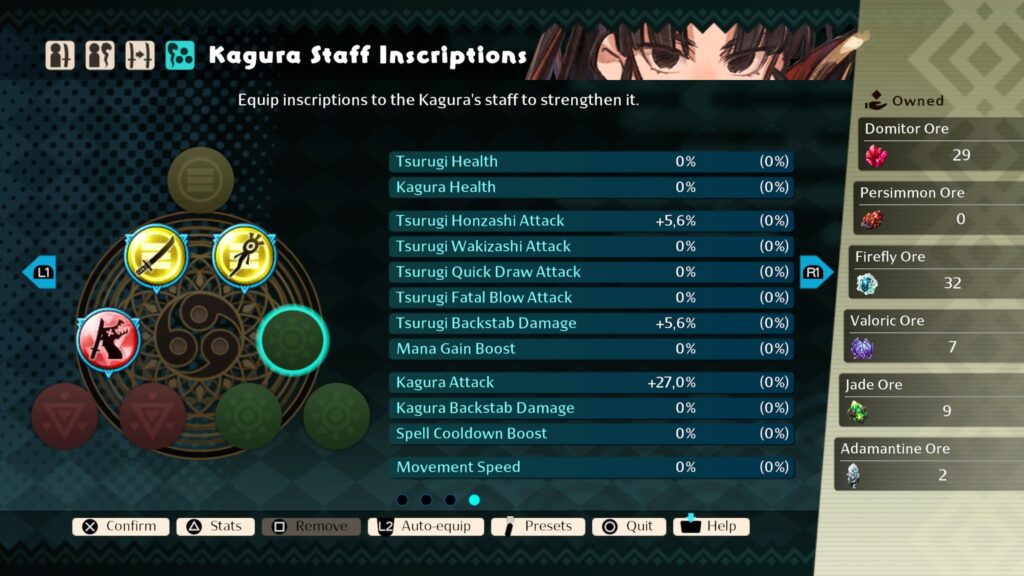Select the yellow staff inscription slot
Image resolution: width=1024 pixels, height=576 pixels.
pyautogui.click(x=245, y=257)
